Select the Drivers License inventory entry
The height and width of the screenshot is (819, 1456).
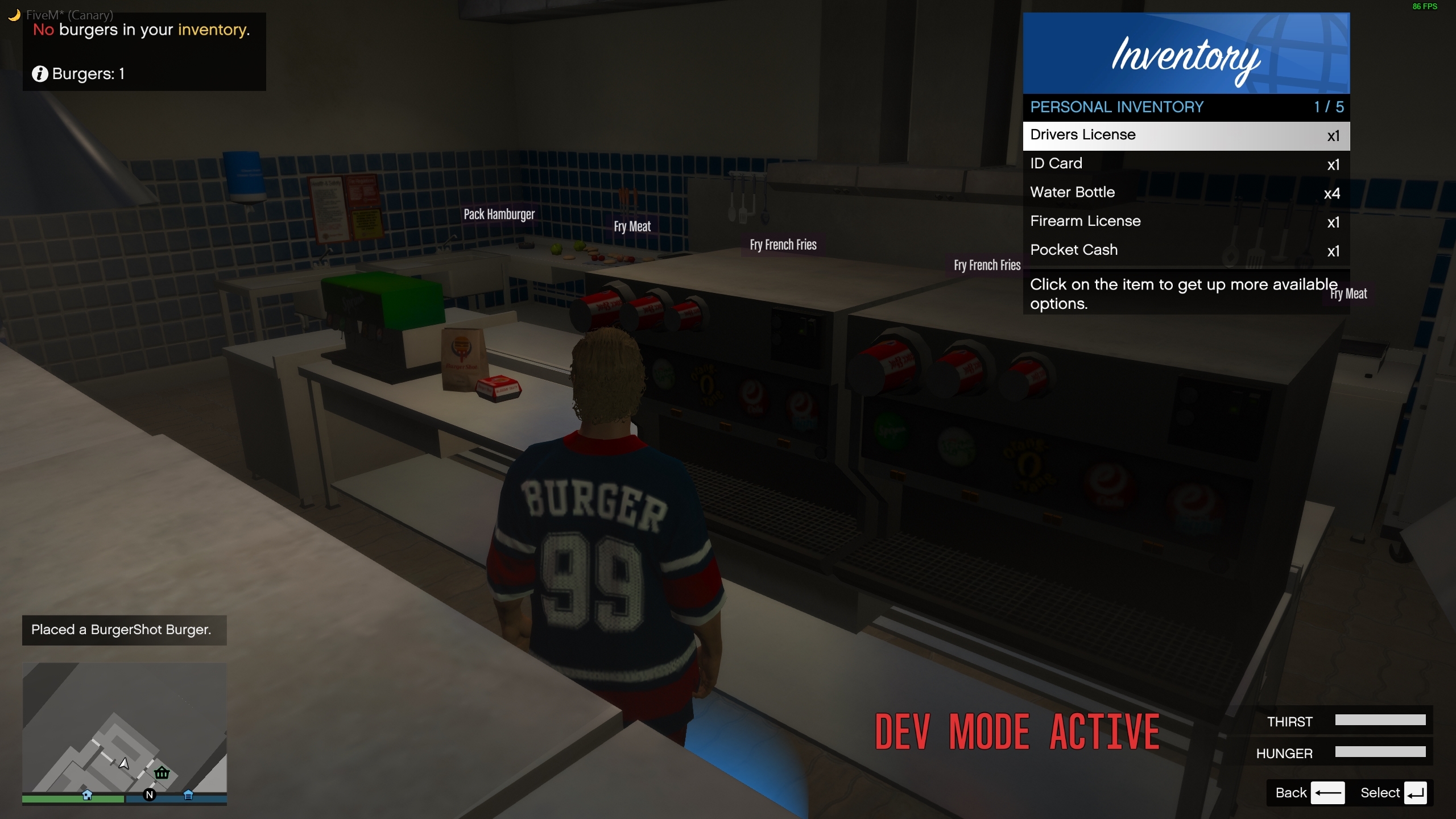click(x=1185, y=135)
